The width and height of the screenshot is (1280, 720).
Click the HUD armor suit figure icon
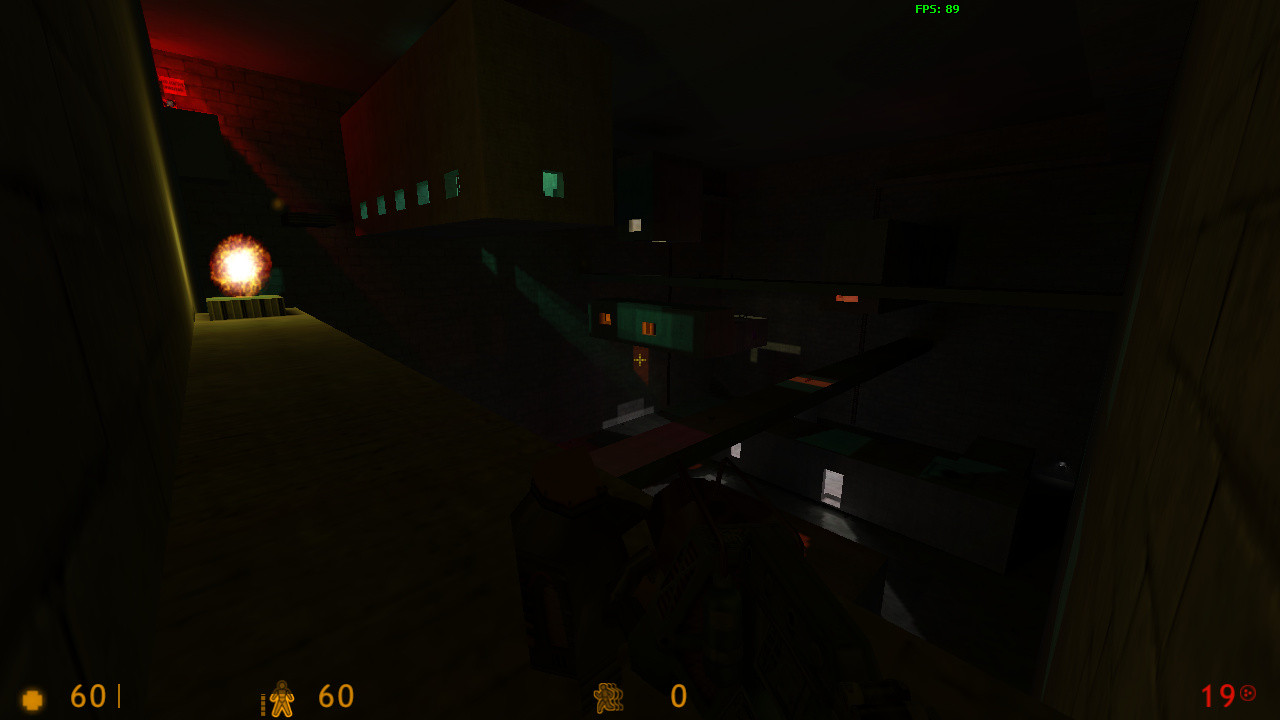(x=280, y=697)
